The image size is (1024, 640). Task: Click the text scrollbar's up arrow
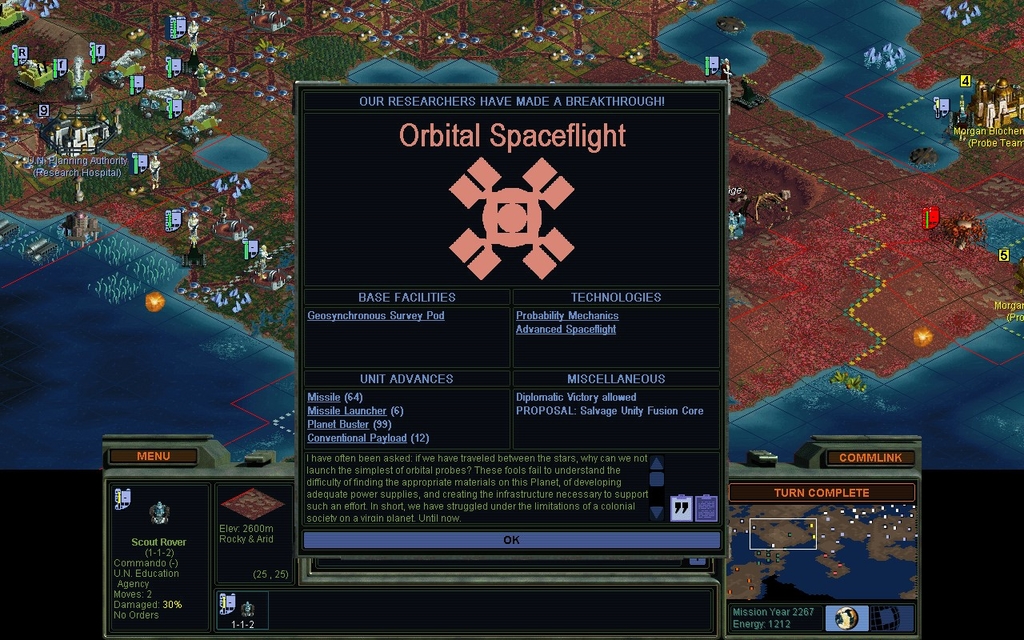pyautogui.click(x=656, y=464)
